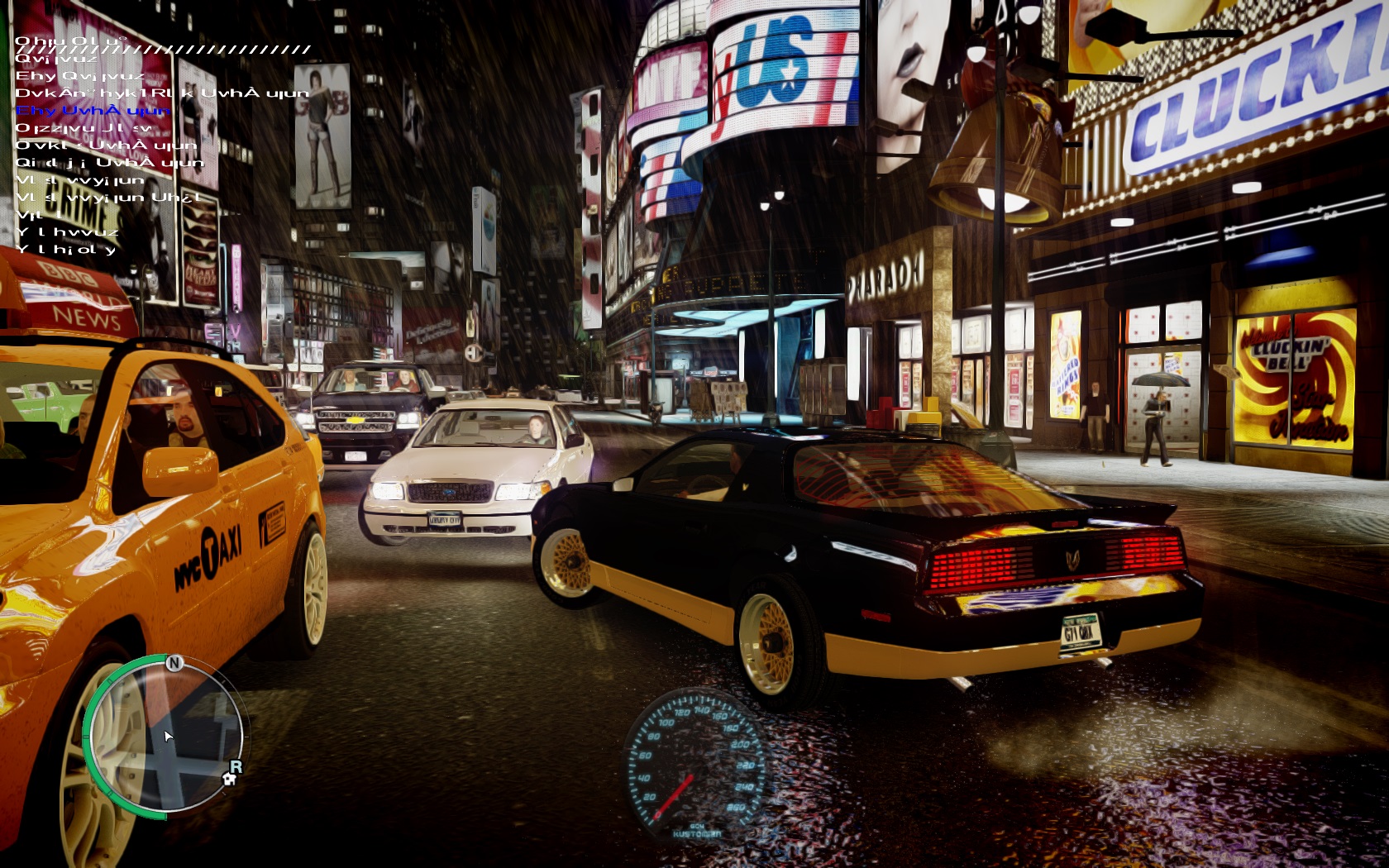This screenshot has width=1389, height=868.
Task: Select the north "N" marker on the radar
Action: coord(174,663)
